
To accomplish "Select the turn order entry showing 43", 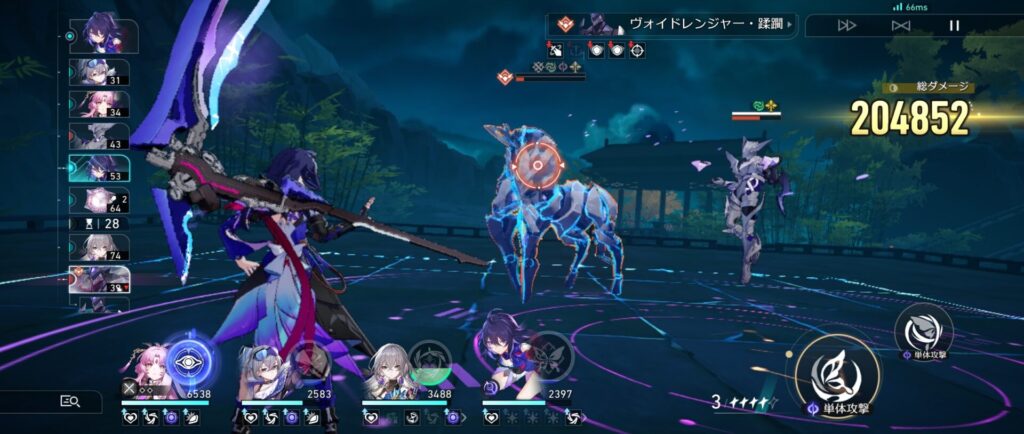I will point(99,137).
